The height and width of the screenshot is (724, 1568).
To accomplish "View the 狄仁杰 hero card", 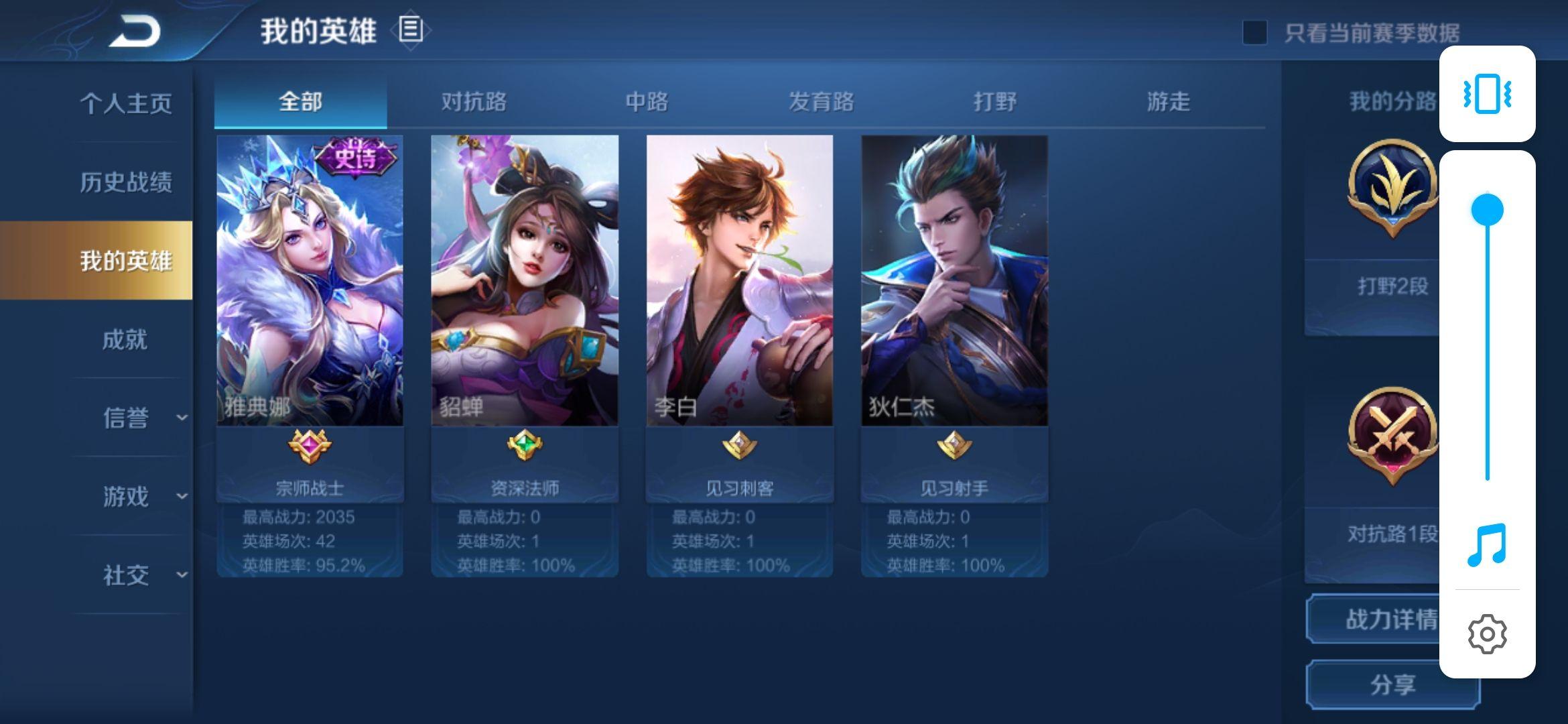I will coord(954,282).
